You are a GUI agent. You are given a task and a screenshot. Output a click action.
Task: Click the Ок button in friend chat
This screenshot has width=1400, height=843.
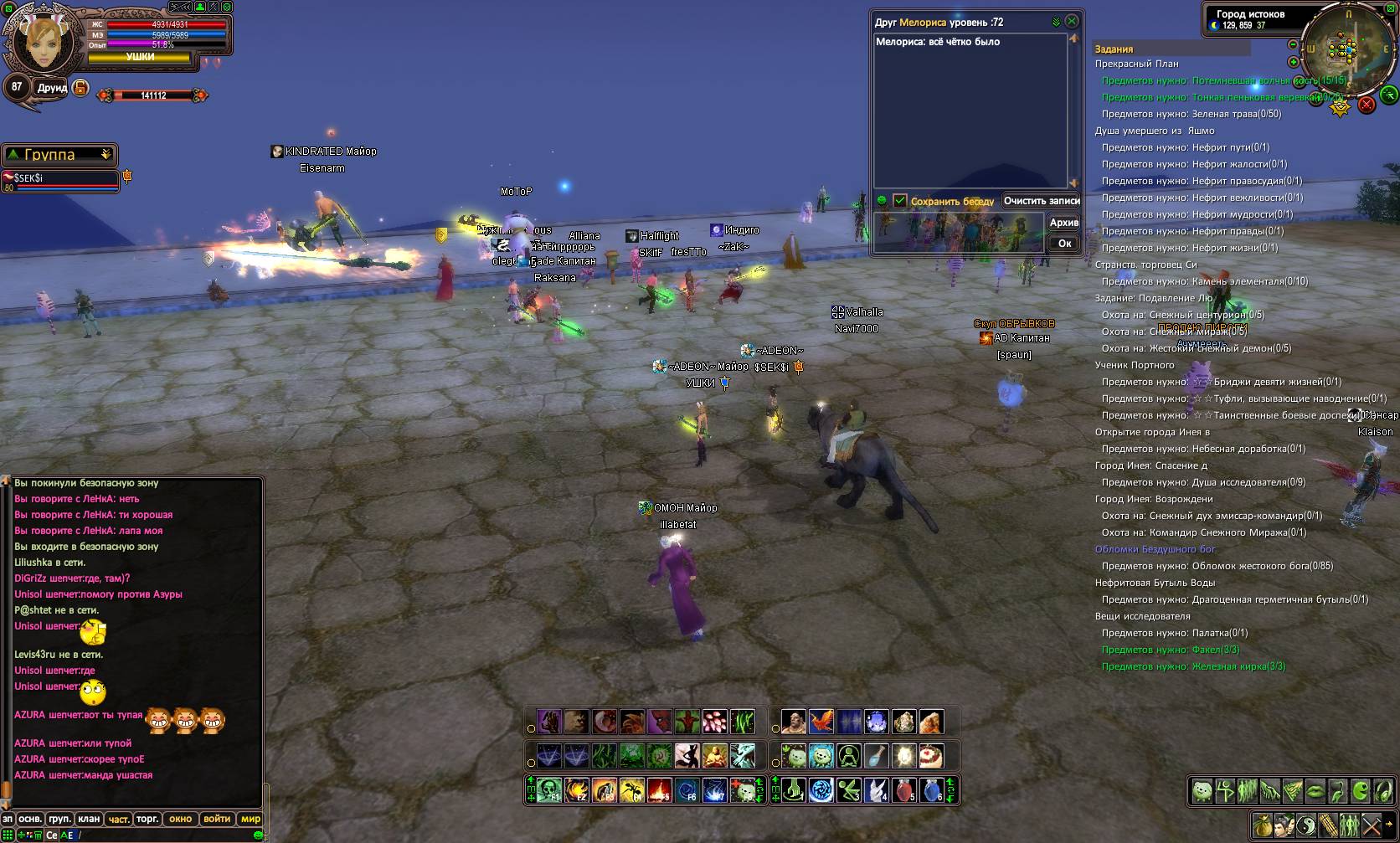click(1064, 244)
